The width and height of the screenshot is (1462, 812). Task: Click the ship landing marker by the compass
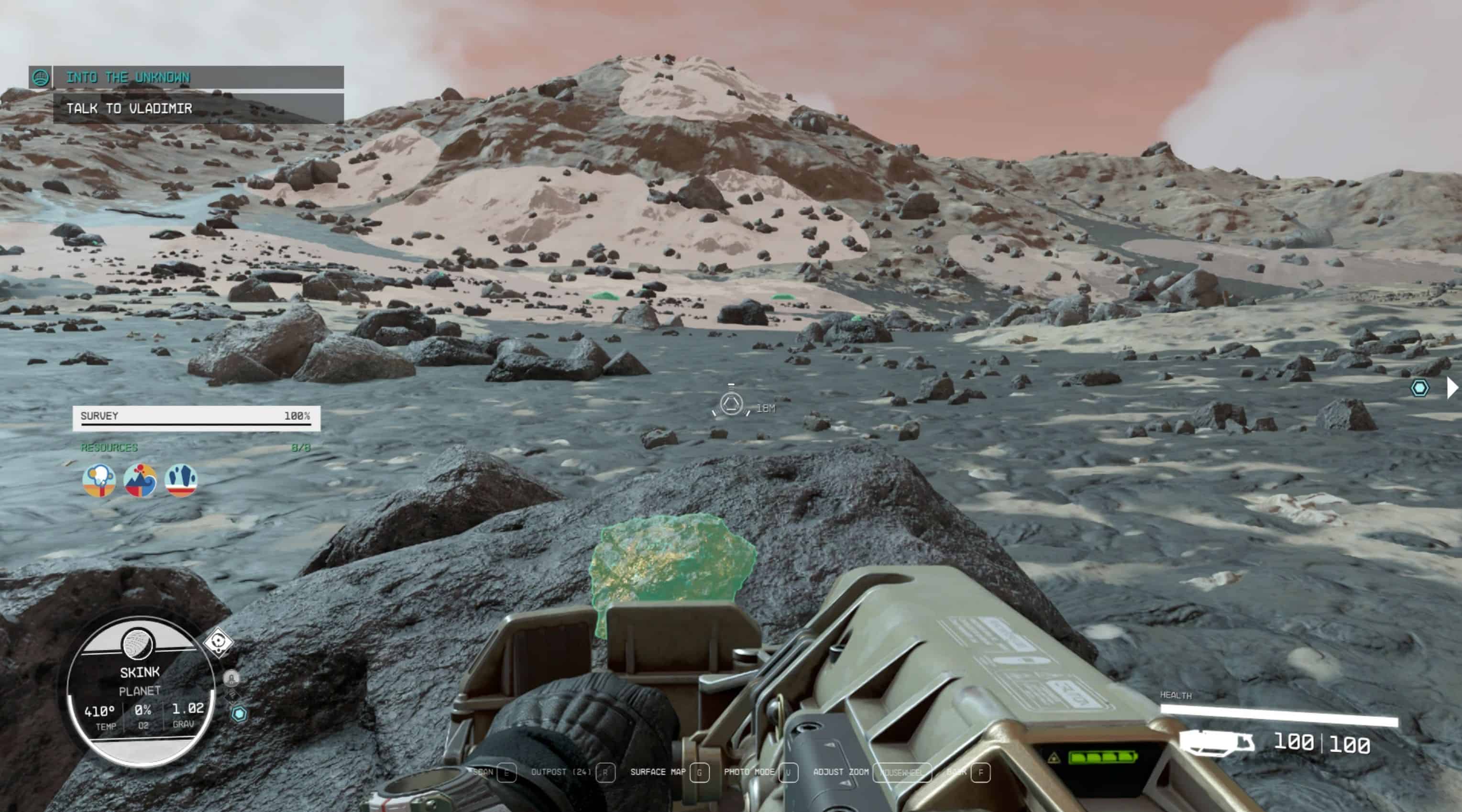(x=231, y=678)
